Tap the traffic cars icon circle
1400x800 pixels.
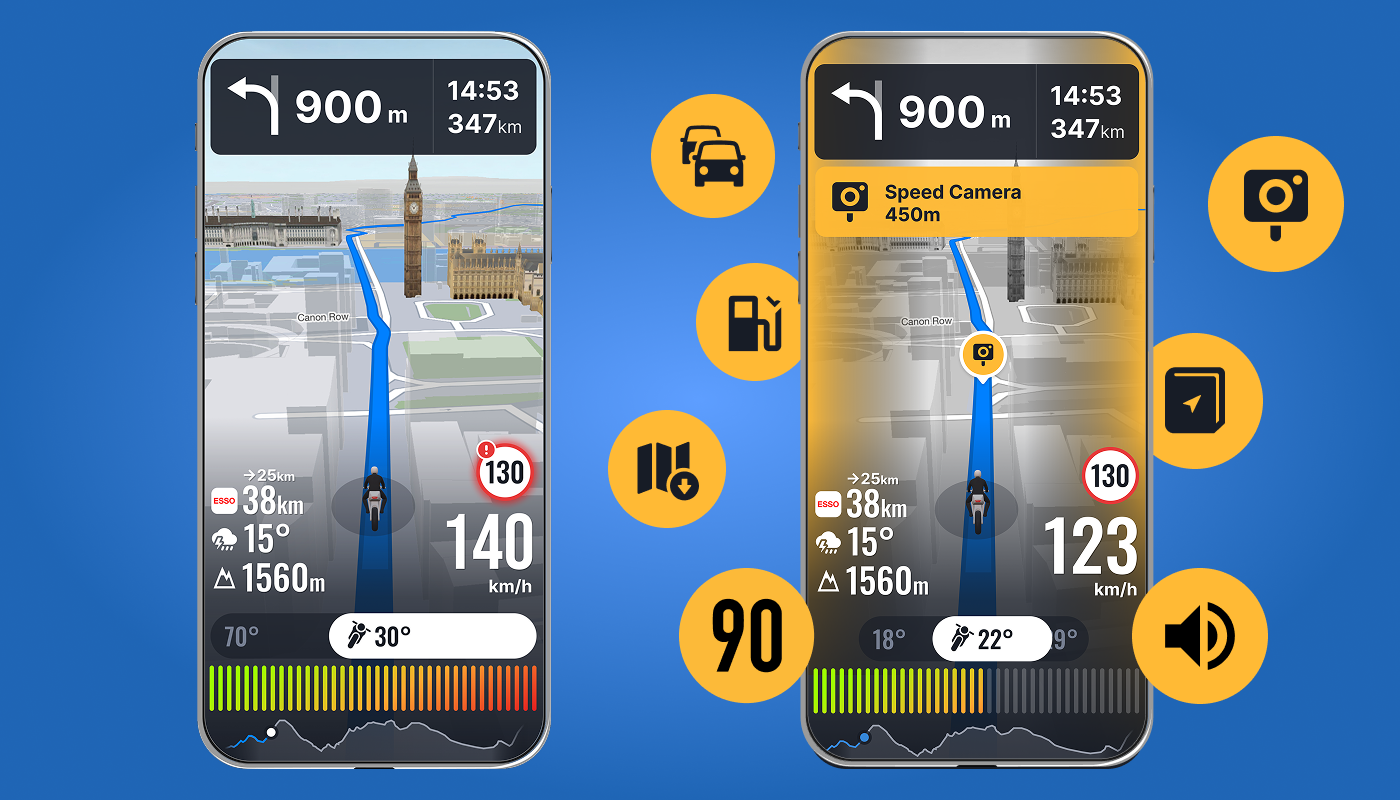712,155
